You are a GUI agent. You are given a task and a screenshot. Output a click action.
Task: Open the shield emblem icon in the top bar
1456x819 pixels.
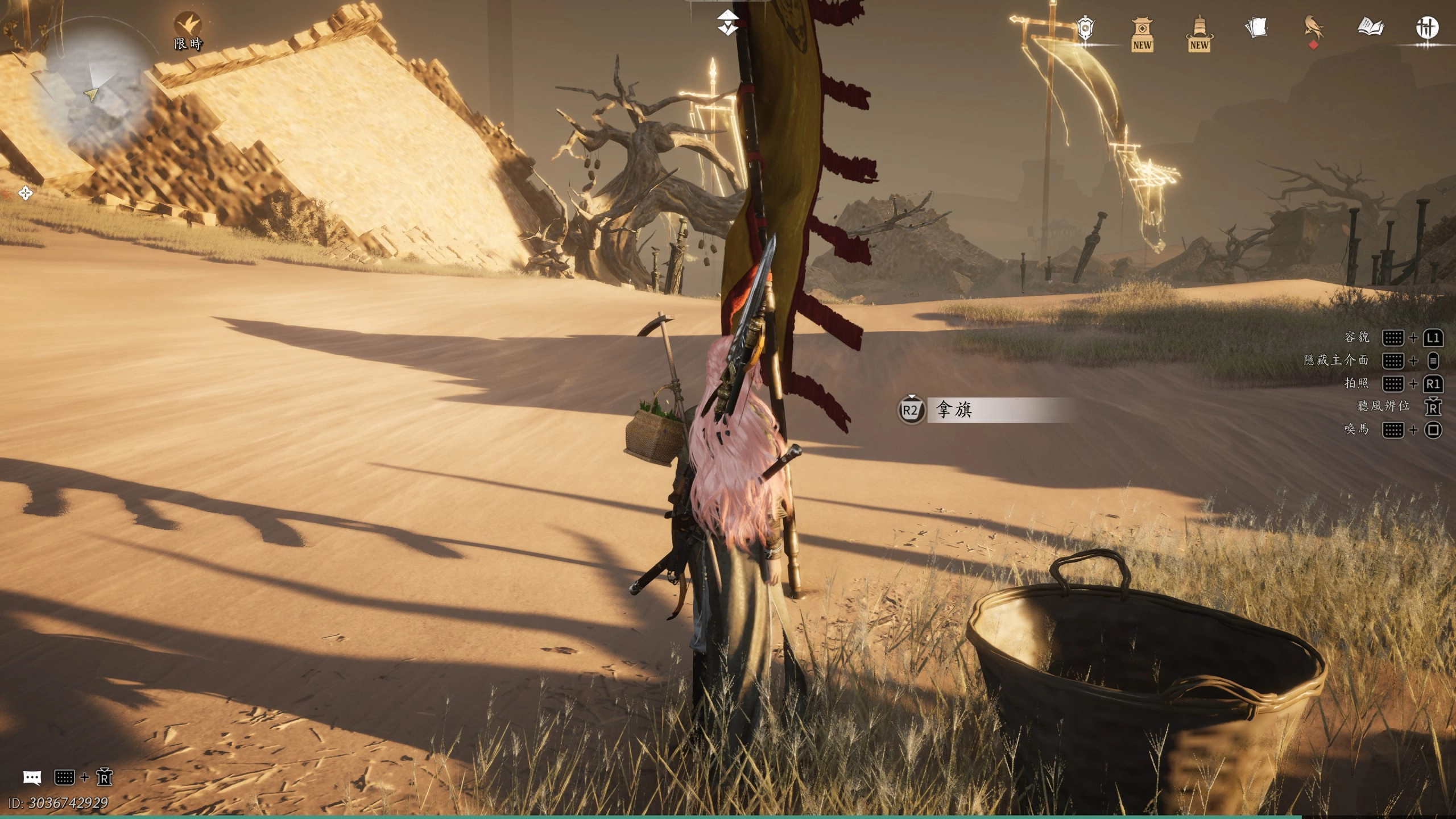click(x=1086, y=28)
